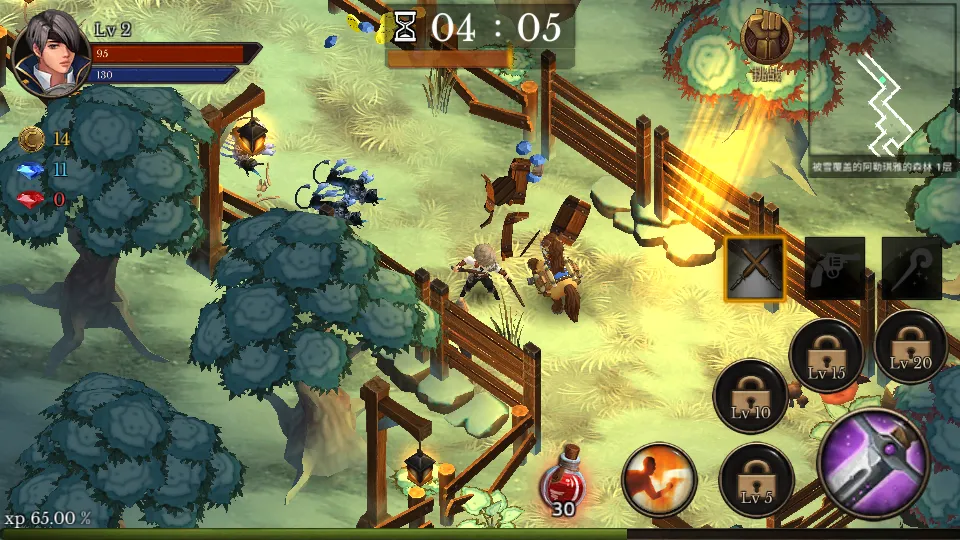
Task: Tap the locked Lv 10 skill
Action: pyautogui.click(x=750, y=396)
